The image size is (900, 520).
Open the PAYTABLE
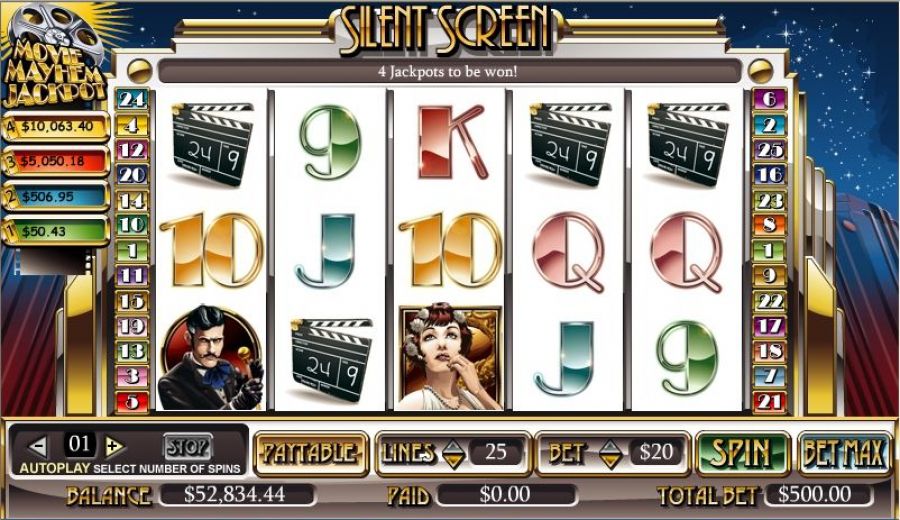[x=309, y=453]
